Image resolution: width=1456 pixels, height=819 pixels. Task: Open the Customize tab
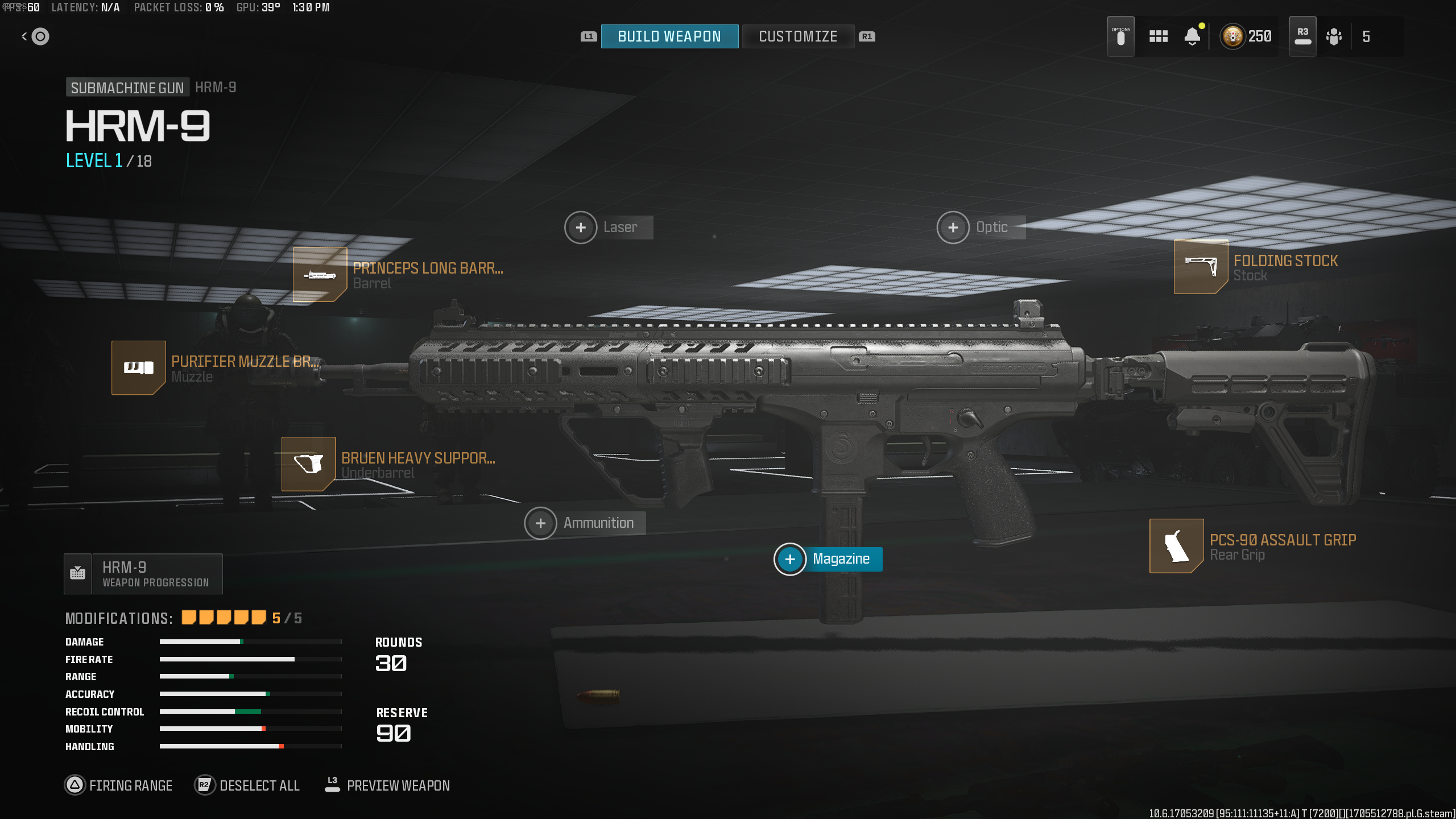(798, 36)
